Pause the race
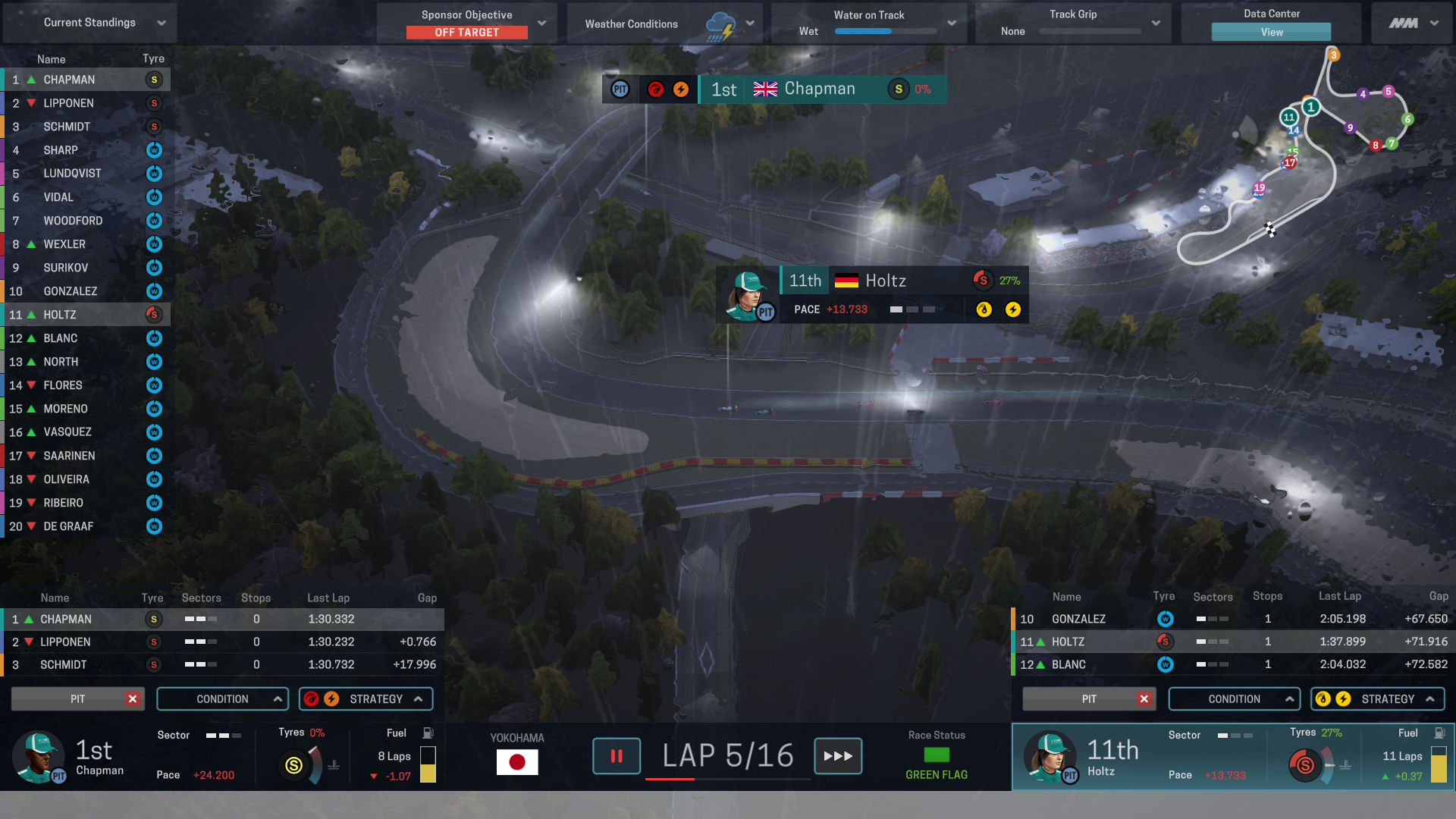Screen dimensions: 1456x819 tap(617, 756)
